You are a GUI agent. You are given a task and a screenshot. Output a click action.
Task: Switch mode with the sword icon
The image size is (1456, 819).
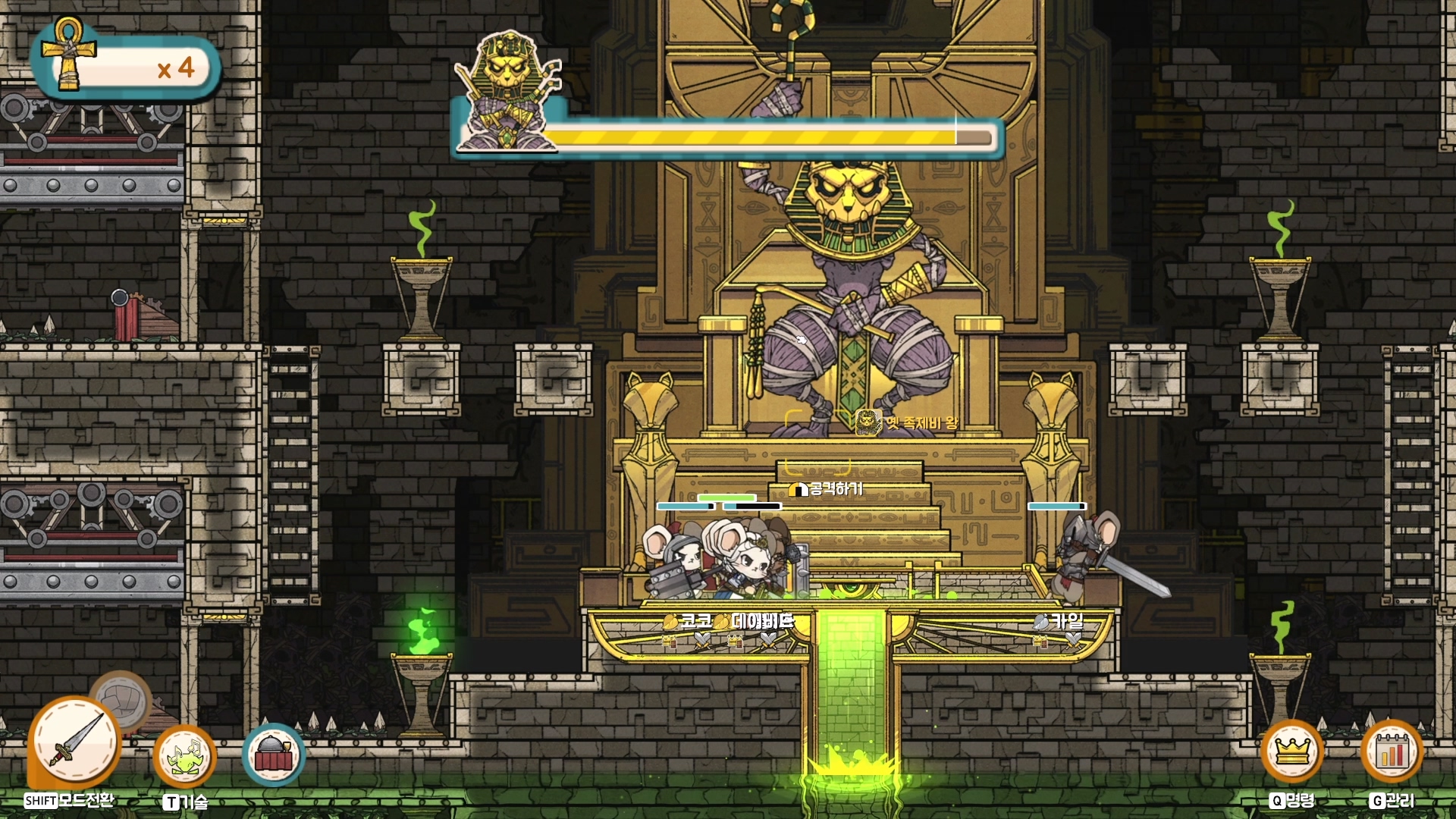74,742
